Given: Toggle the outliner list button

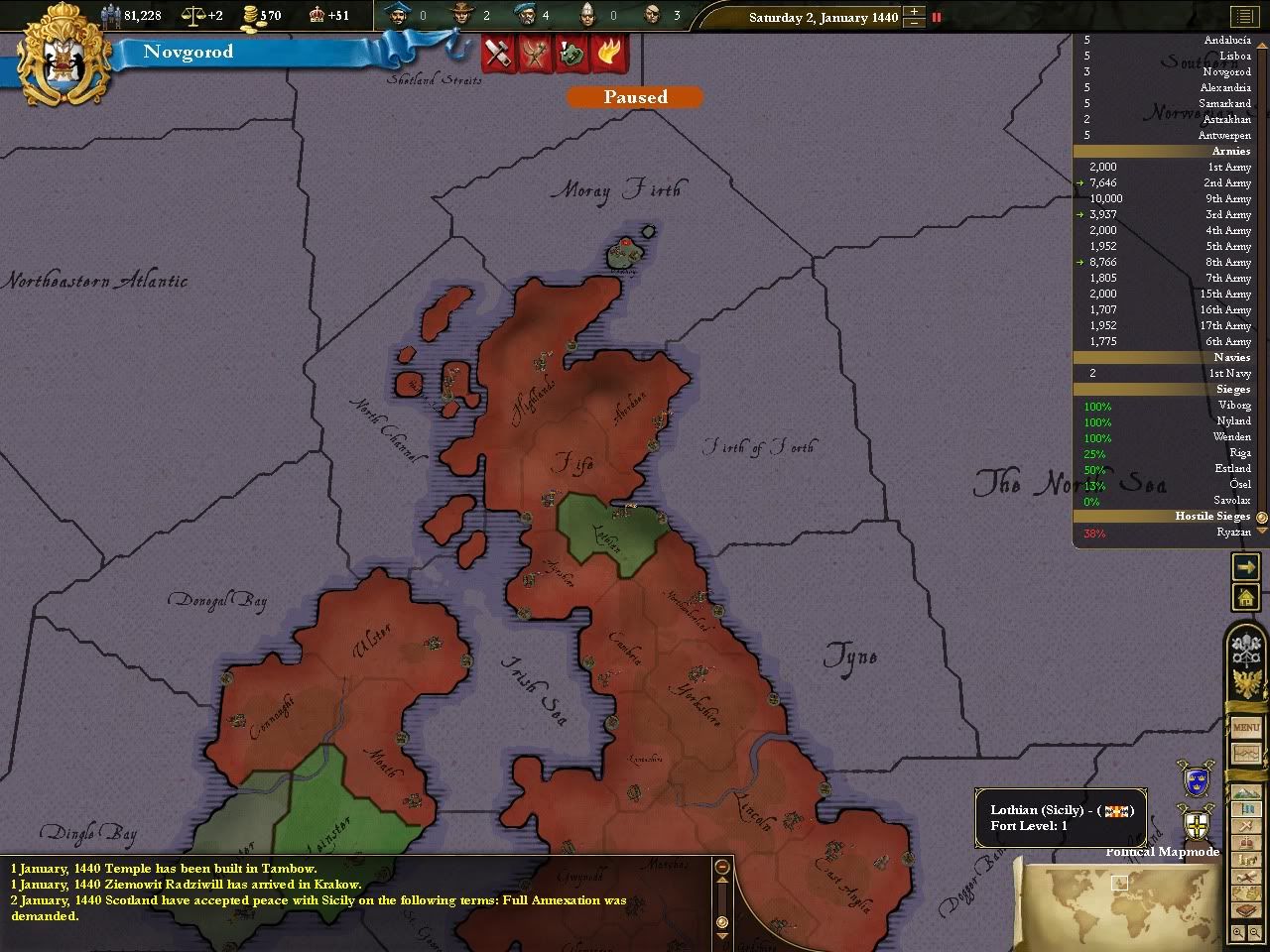Looking at the screenshot, I should click(x=1242, y=17).
